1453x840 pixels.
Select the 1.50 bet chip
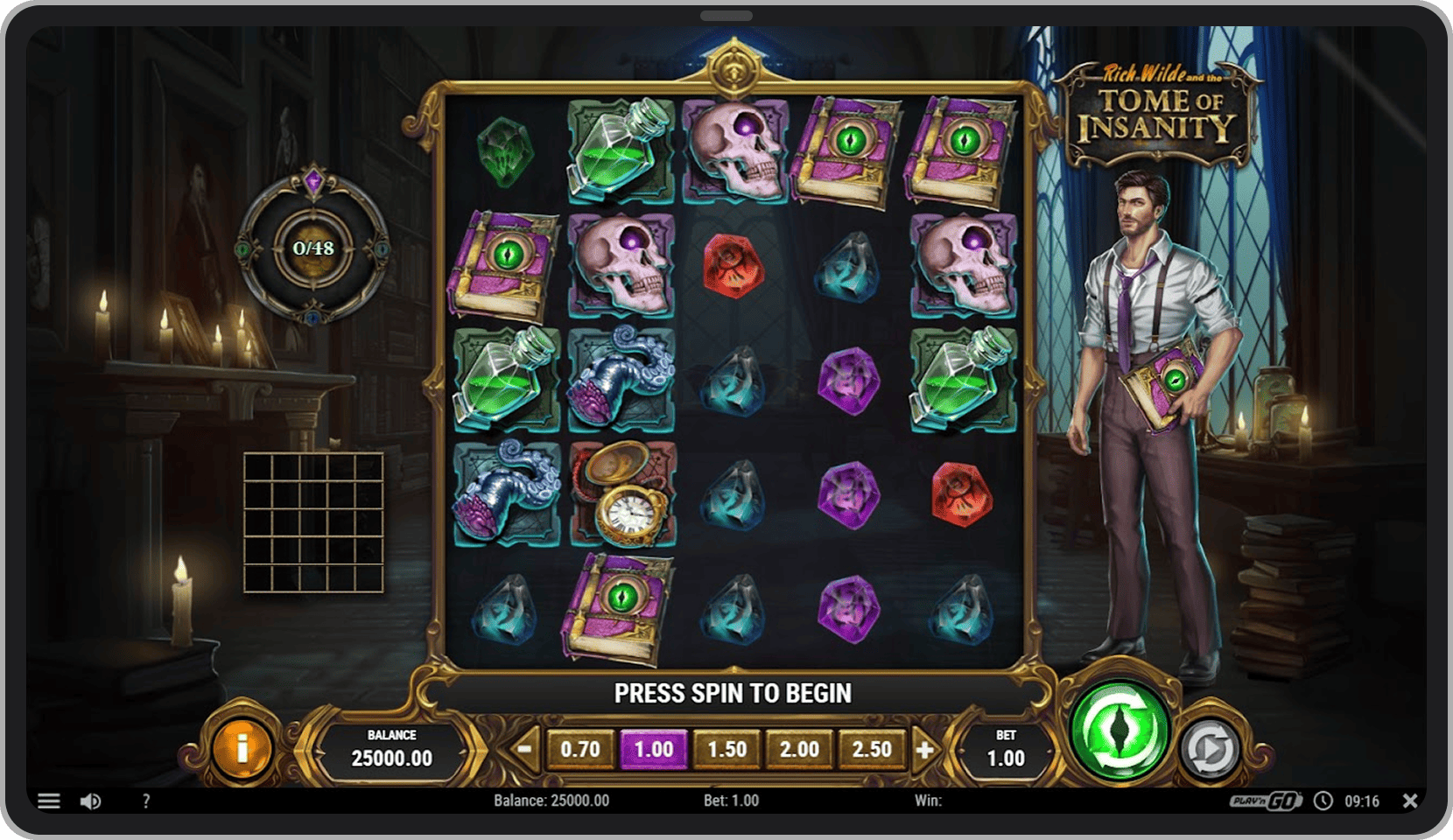pyautogui.click(x=726, y=749)
